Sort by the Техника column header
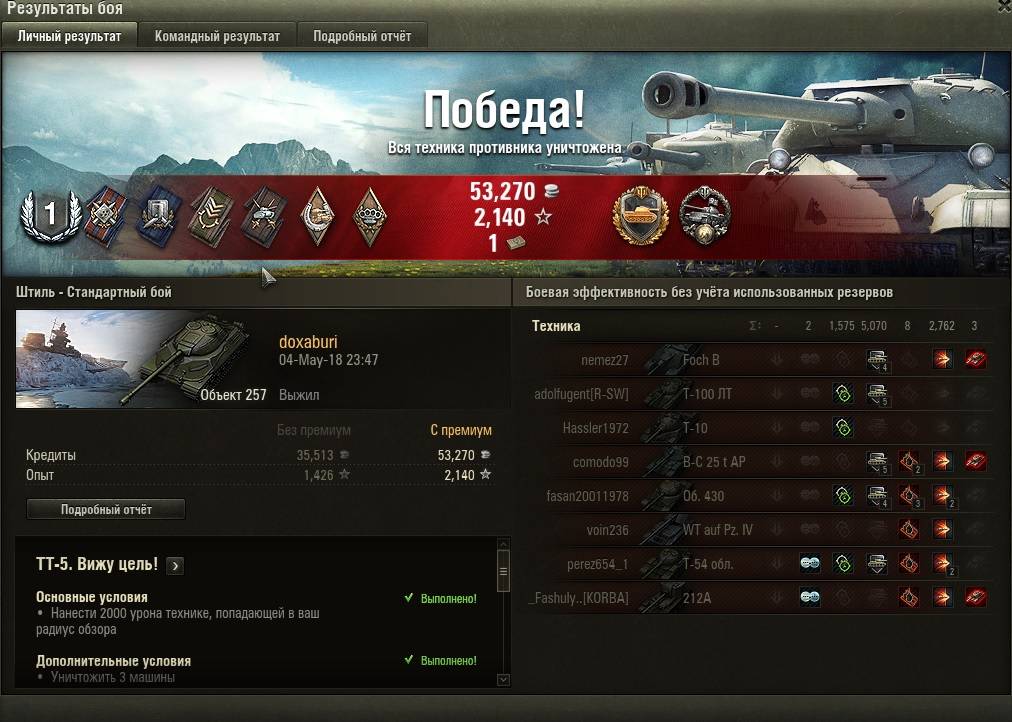Image resolution: width=1012 pixels, height=722 pixels. [x=556, y=326]
